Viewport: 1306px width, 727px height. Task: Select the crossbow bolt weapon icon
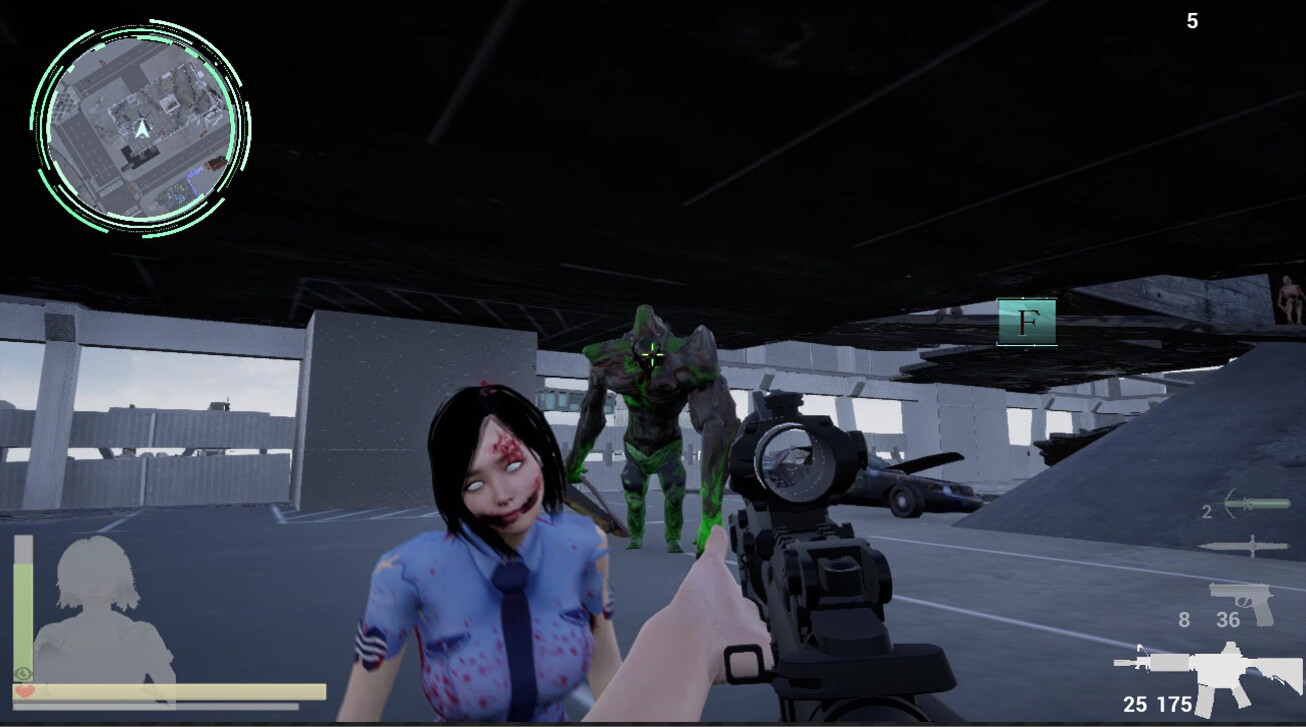point(1255,505)
